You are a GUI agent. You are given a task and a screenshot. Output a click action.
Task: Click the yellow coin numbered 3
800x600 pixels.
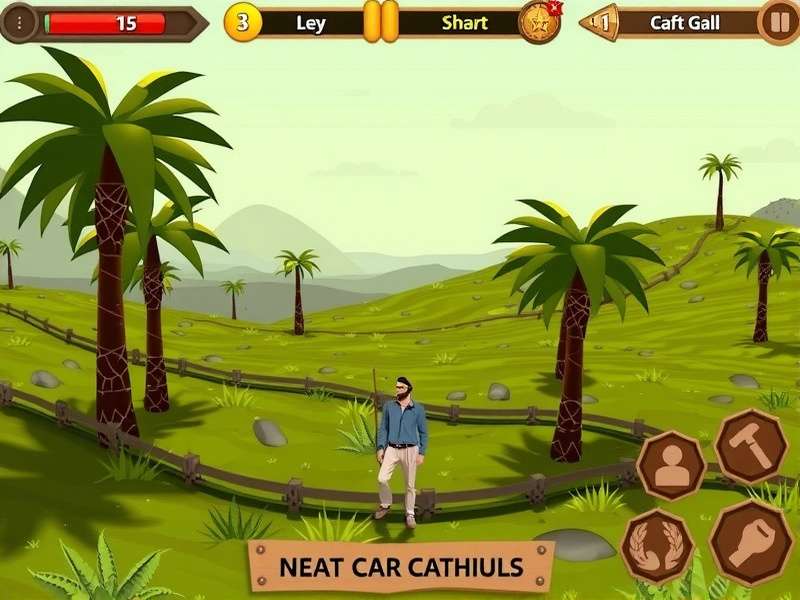click(242, 22)
